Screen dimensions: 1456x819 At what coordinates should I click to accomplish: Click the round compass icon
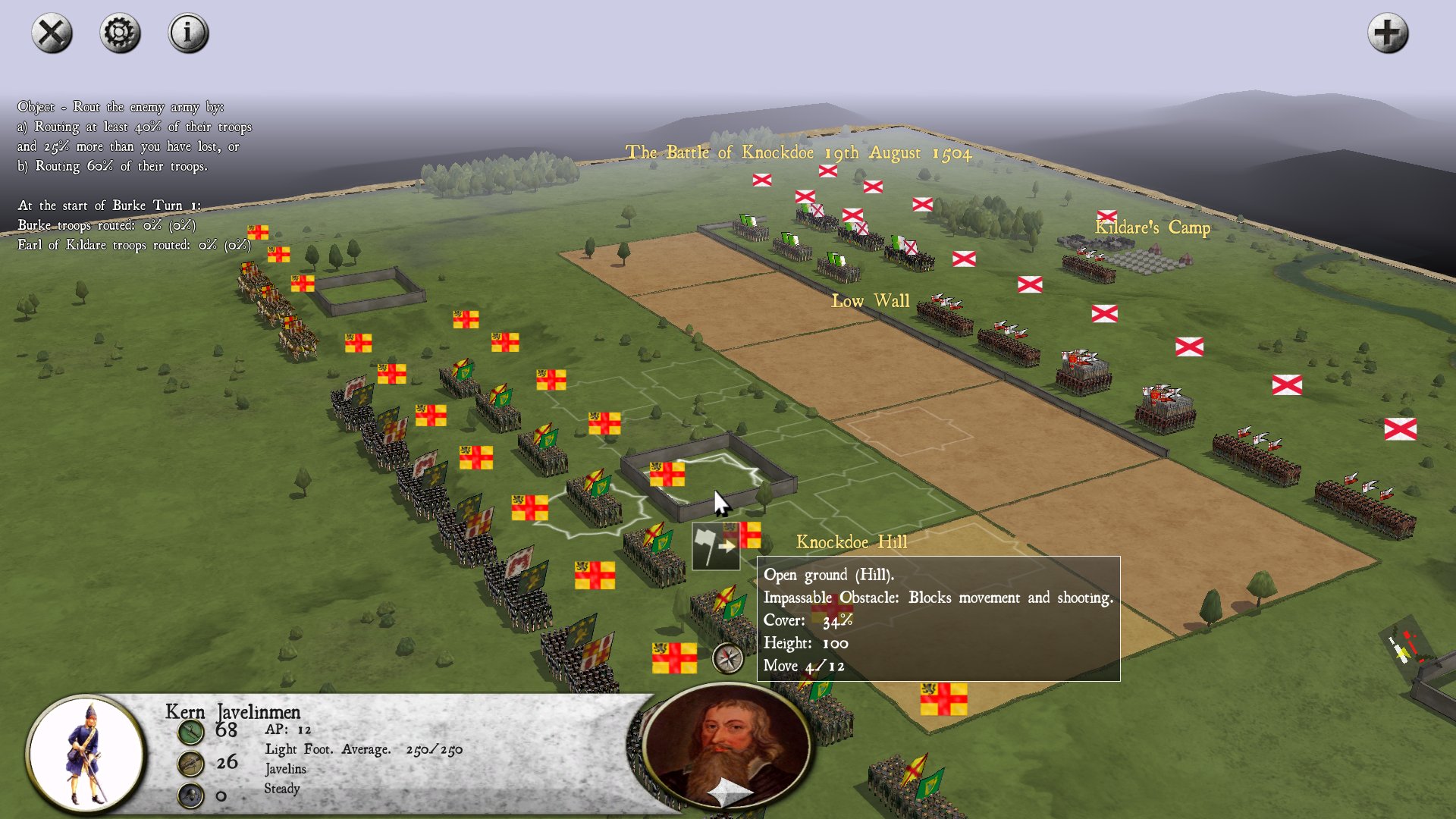[728, 658]
